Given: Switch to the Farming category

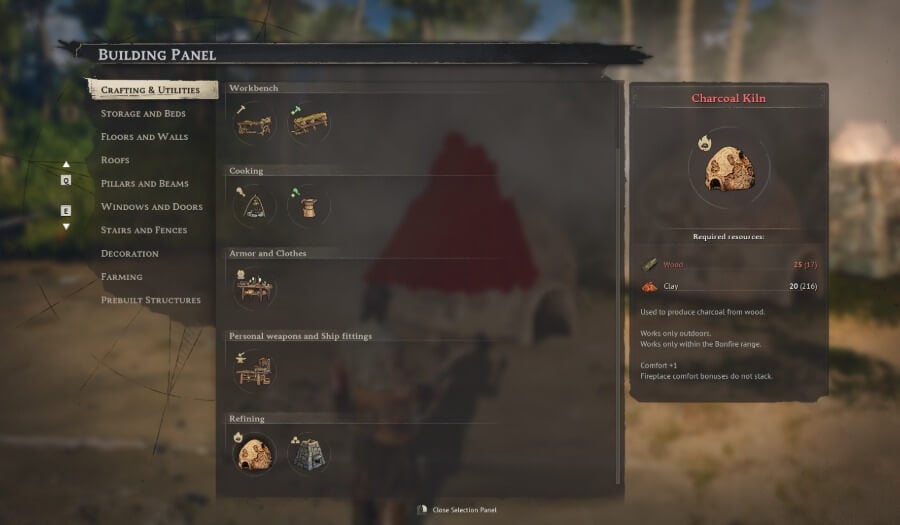Looking at the screenshot, I should [x=122, y=277].
